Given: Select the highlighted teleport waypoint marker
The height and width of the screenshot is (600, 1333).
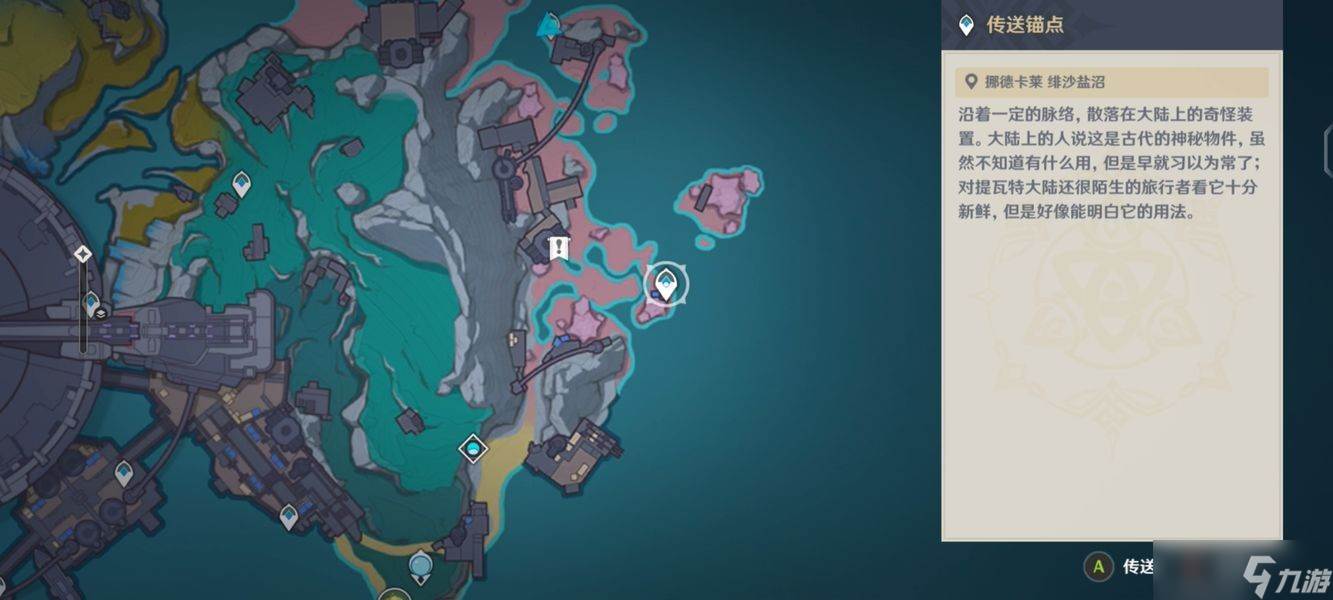Looking at the screenshot, I should pyautogui.click(x=665, y=285).
